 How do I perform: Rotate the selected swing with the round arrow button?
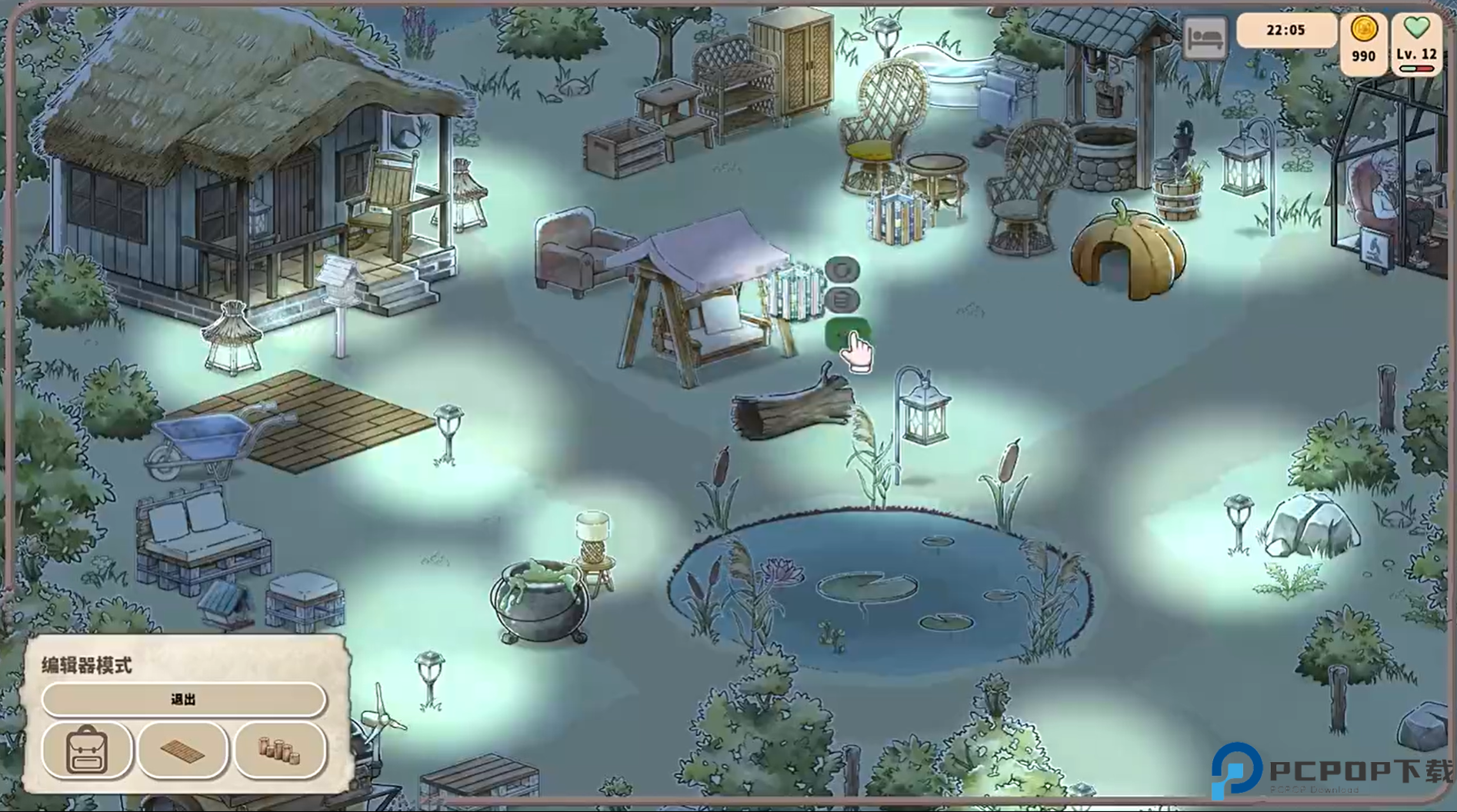tap(843, 270)
